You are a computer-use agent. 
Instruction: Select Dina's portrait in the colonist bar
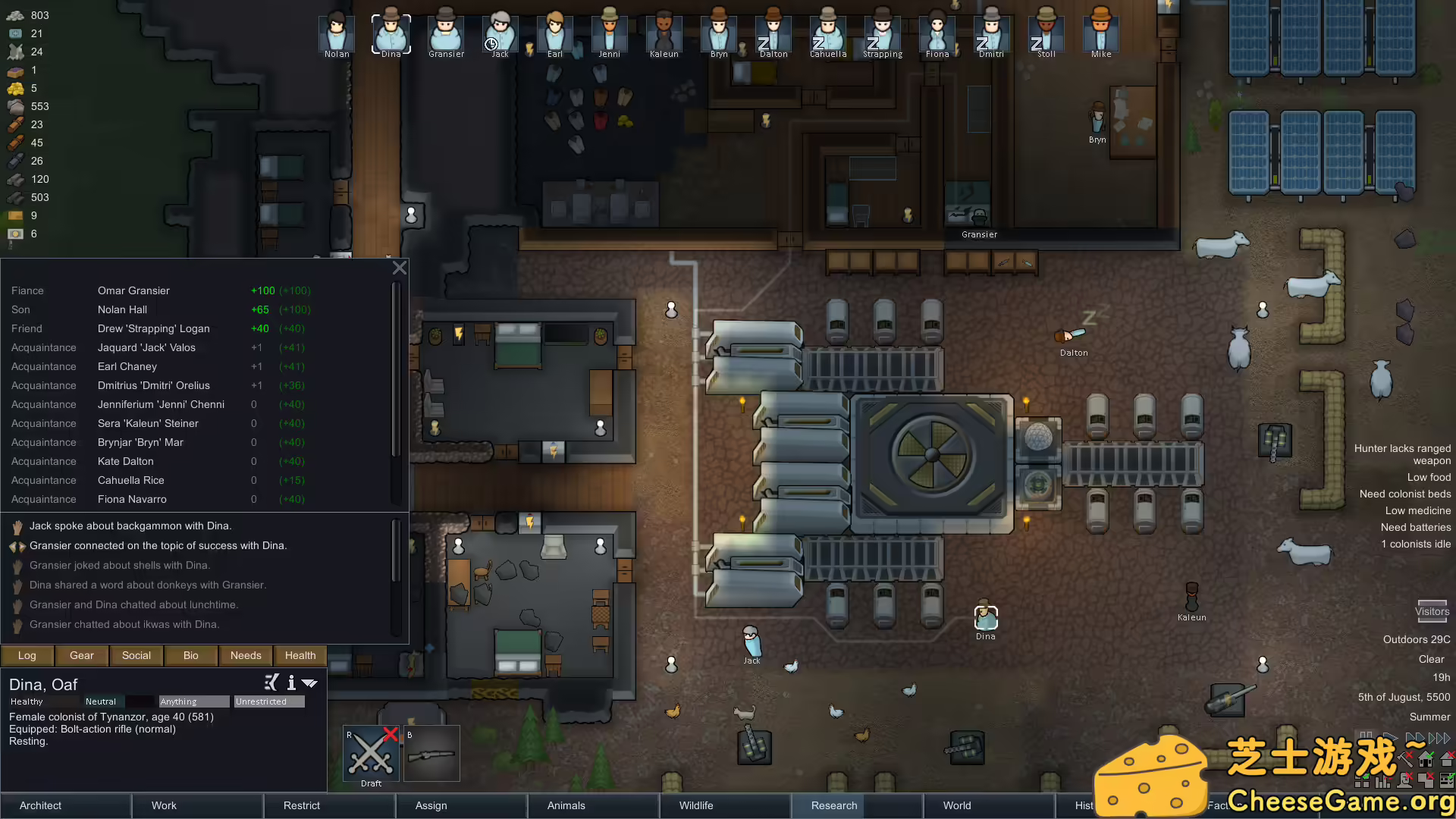click(391, 32)
